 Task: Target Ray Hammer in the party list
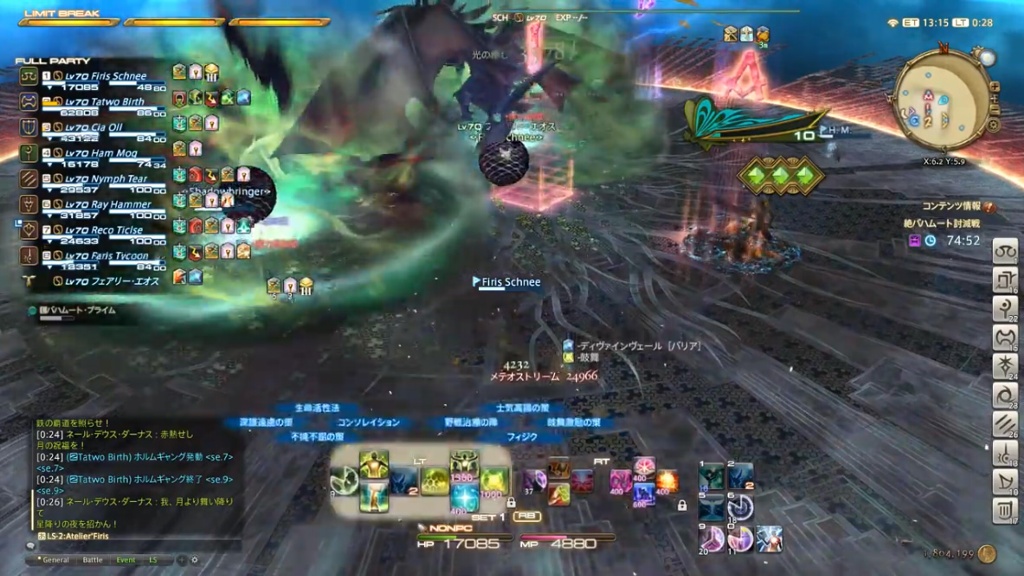pyautogui.click(x=104, y=205)
